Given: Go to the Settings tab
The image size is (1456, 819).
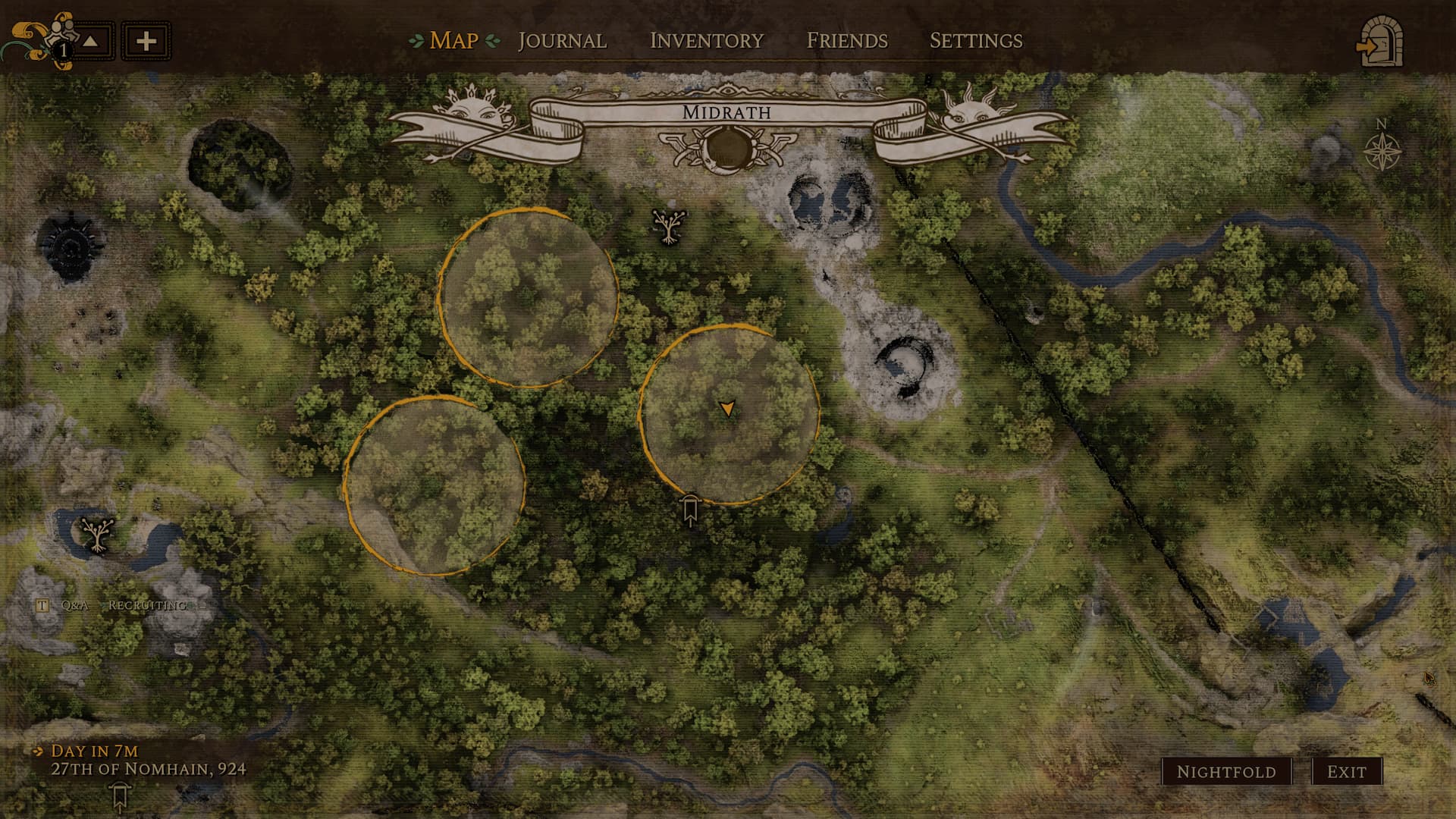Looking at the screenshot, I should click(x=976, y=40).
